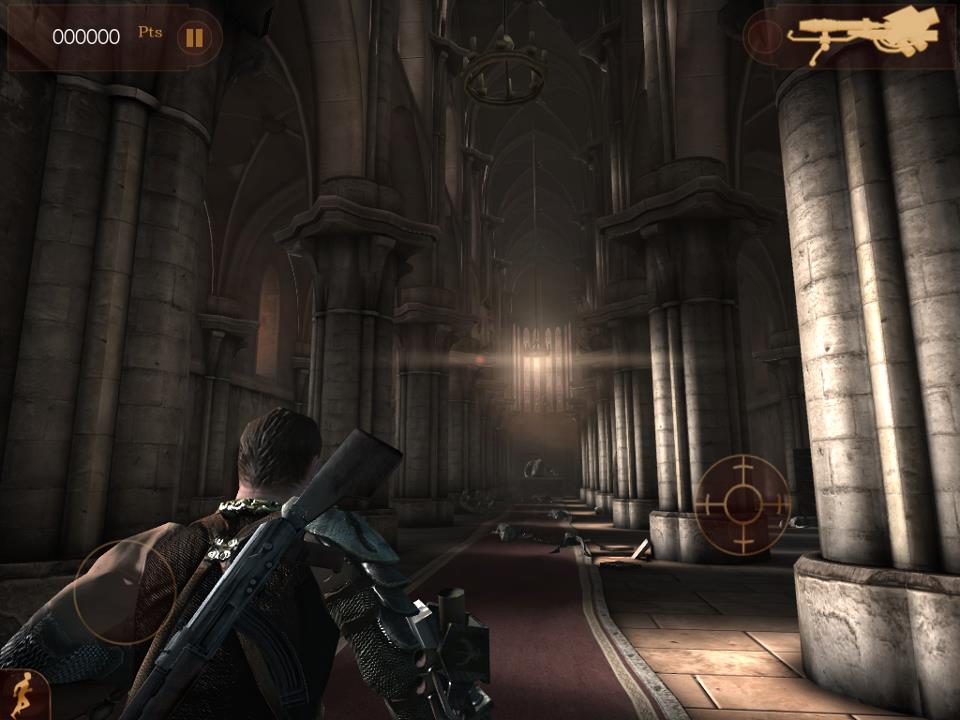Fire using the crosshair button
Screen dimensions: 960x720
point(742,505)
